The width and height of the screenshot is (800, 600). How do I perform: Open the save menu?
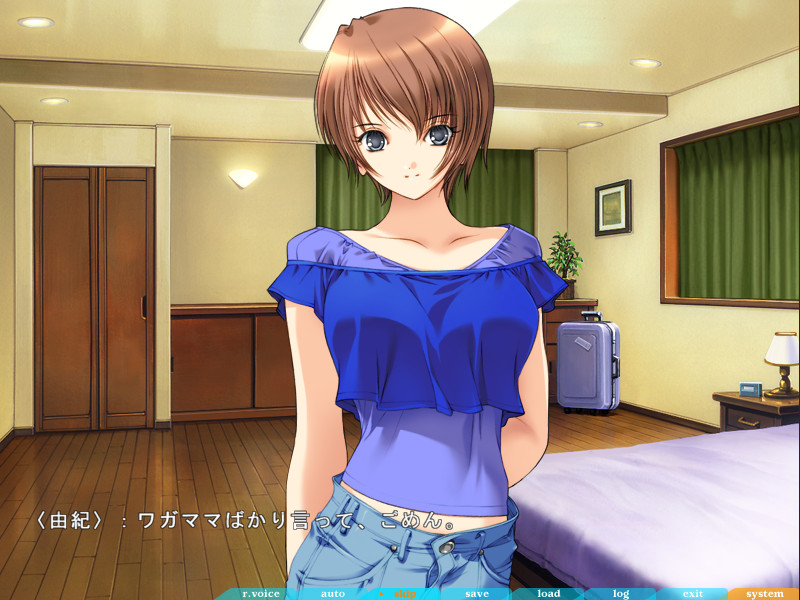(477, 593)
